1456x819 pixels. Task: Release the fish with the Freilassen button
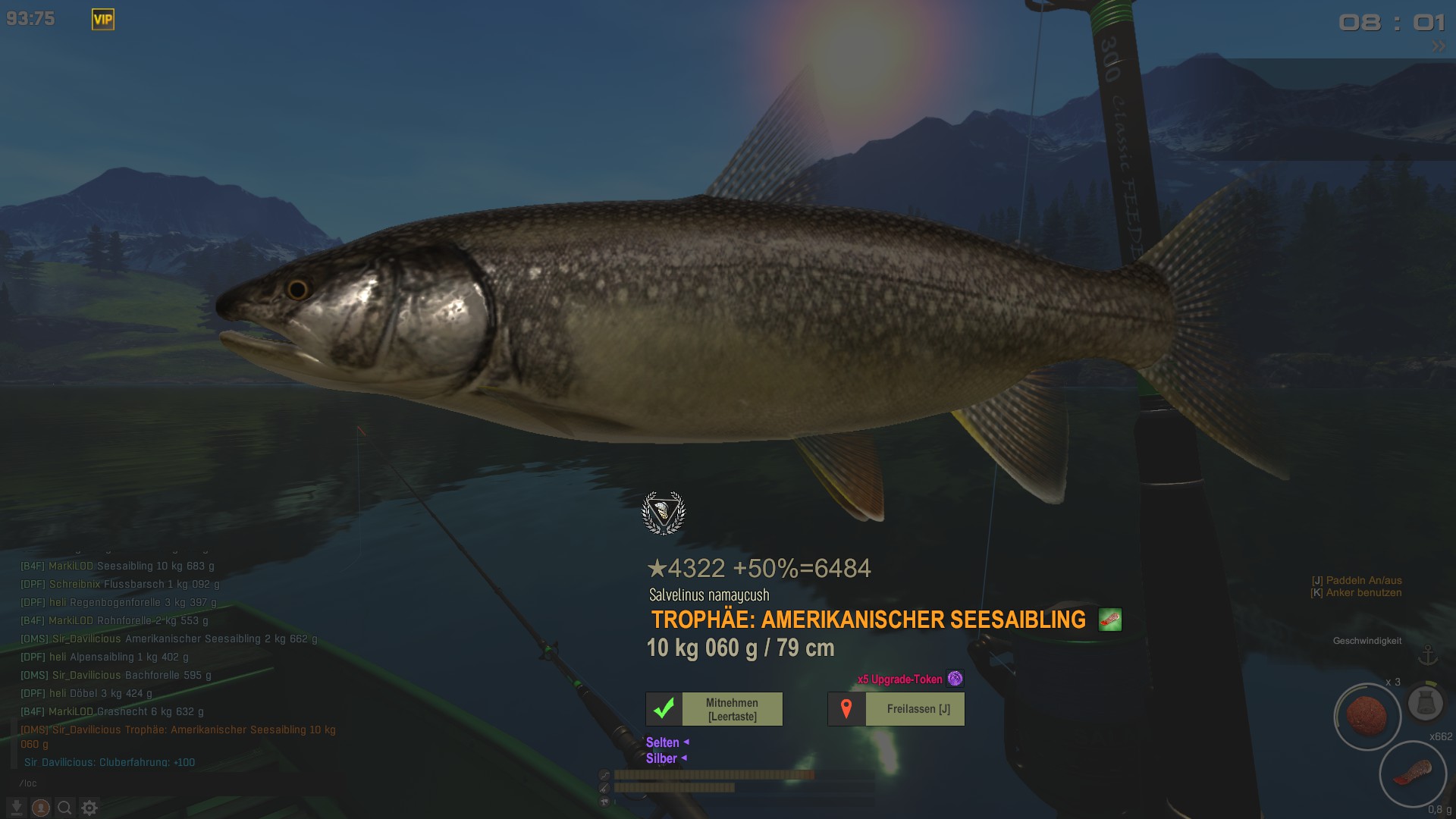click(896, 709)
